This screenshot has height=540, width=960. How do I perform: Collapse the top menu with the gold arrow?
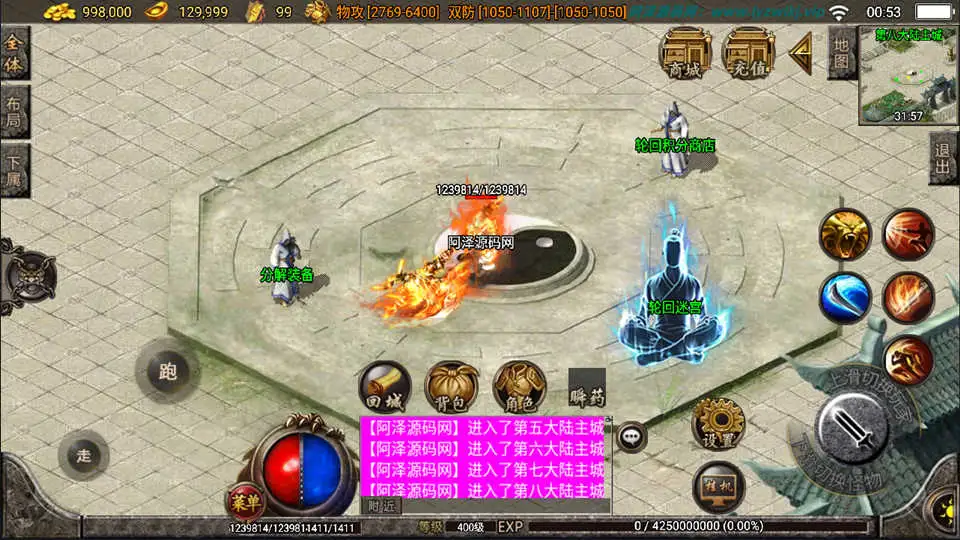click(801, 53)
